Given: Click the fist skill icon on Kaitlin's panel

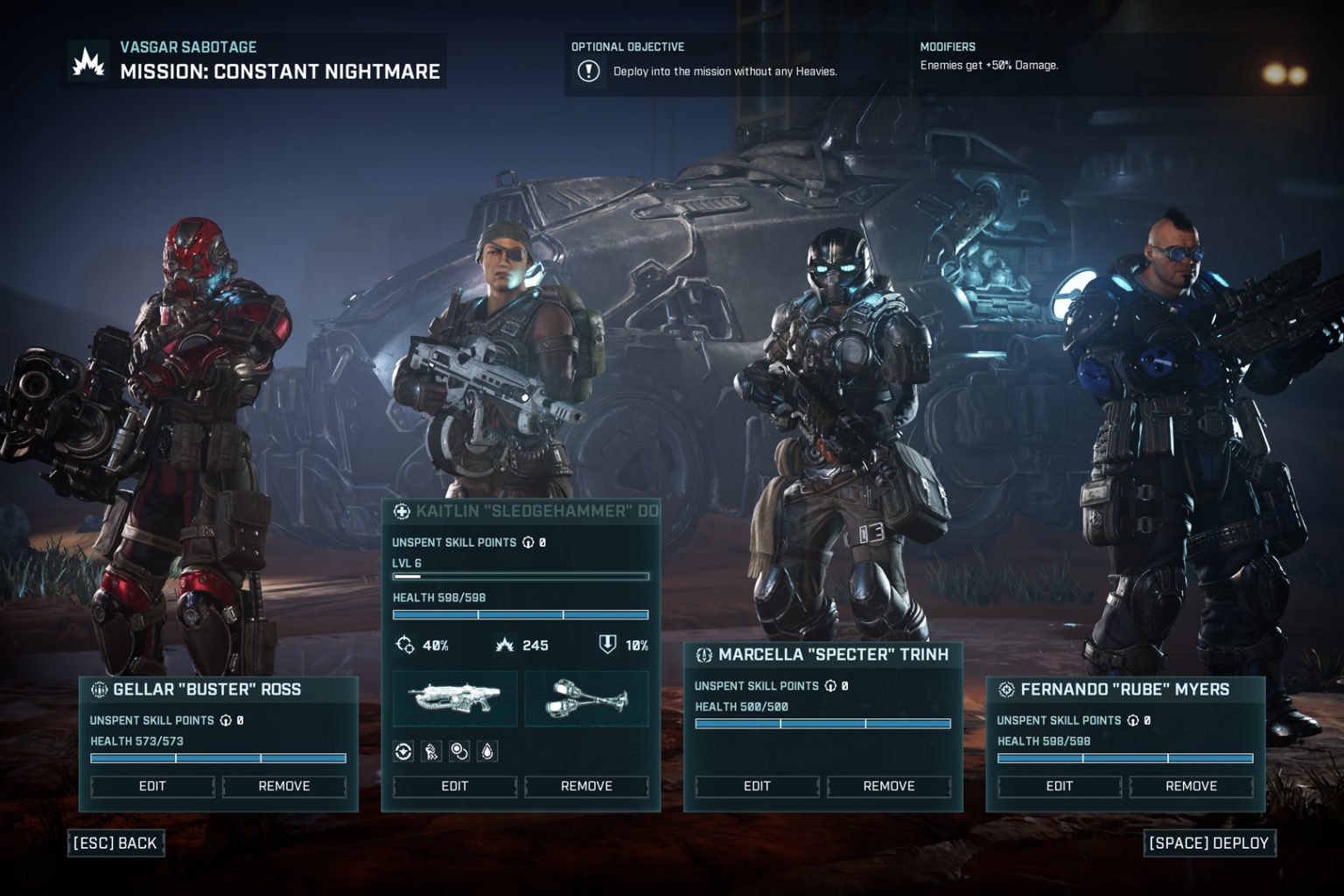Looking at the screenshot, I should tap(430, 751).
